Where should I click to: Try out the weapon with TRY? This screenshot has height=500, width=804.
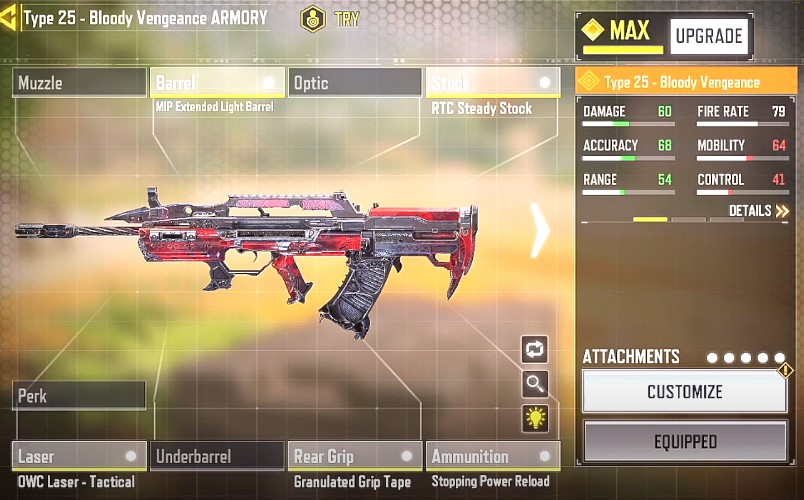pos(330,19)
